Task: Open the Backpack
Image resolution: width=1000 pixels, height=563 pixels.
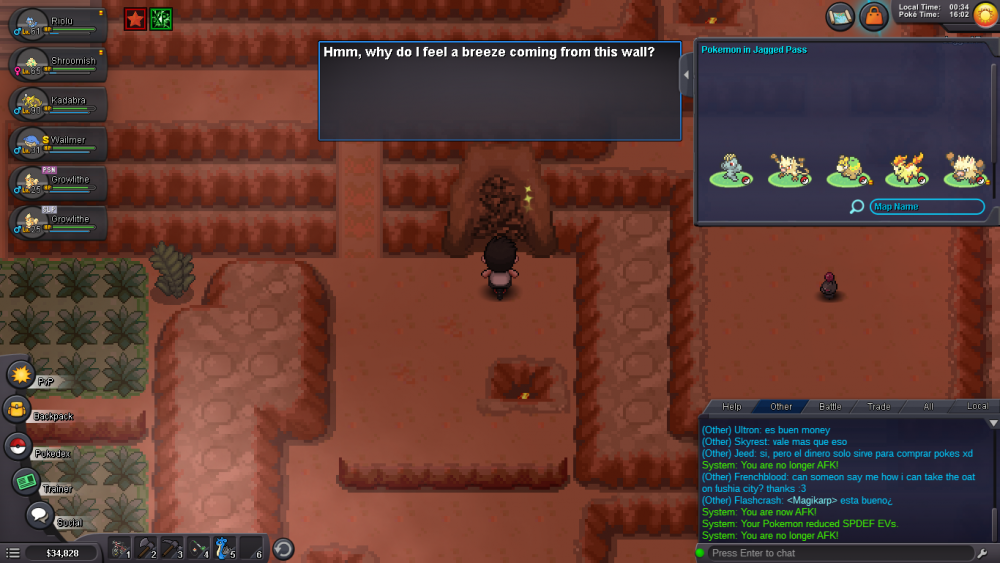Action: (17, 409)
